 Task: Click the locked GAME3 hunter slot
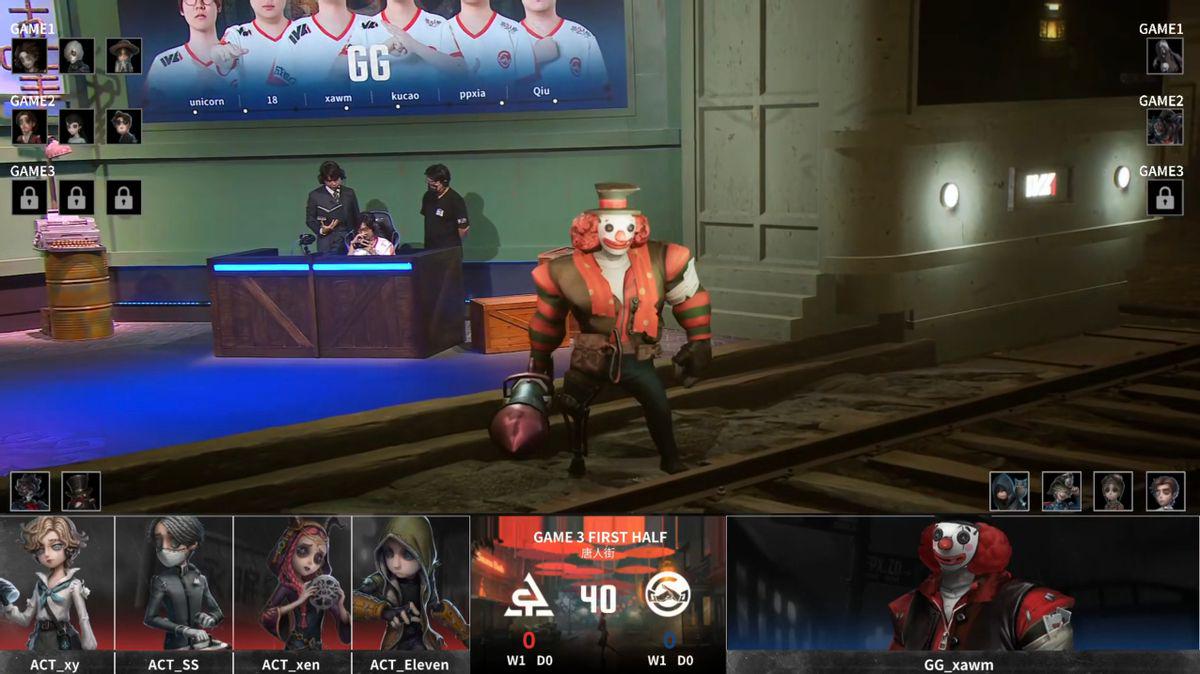(x=1165, y=197)
